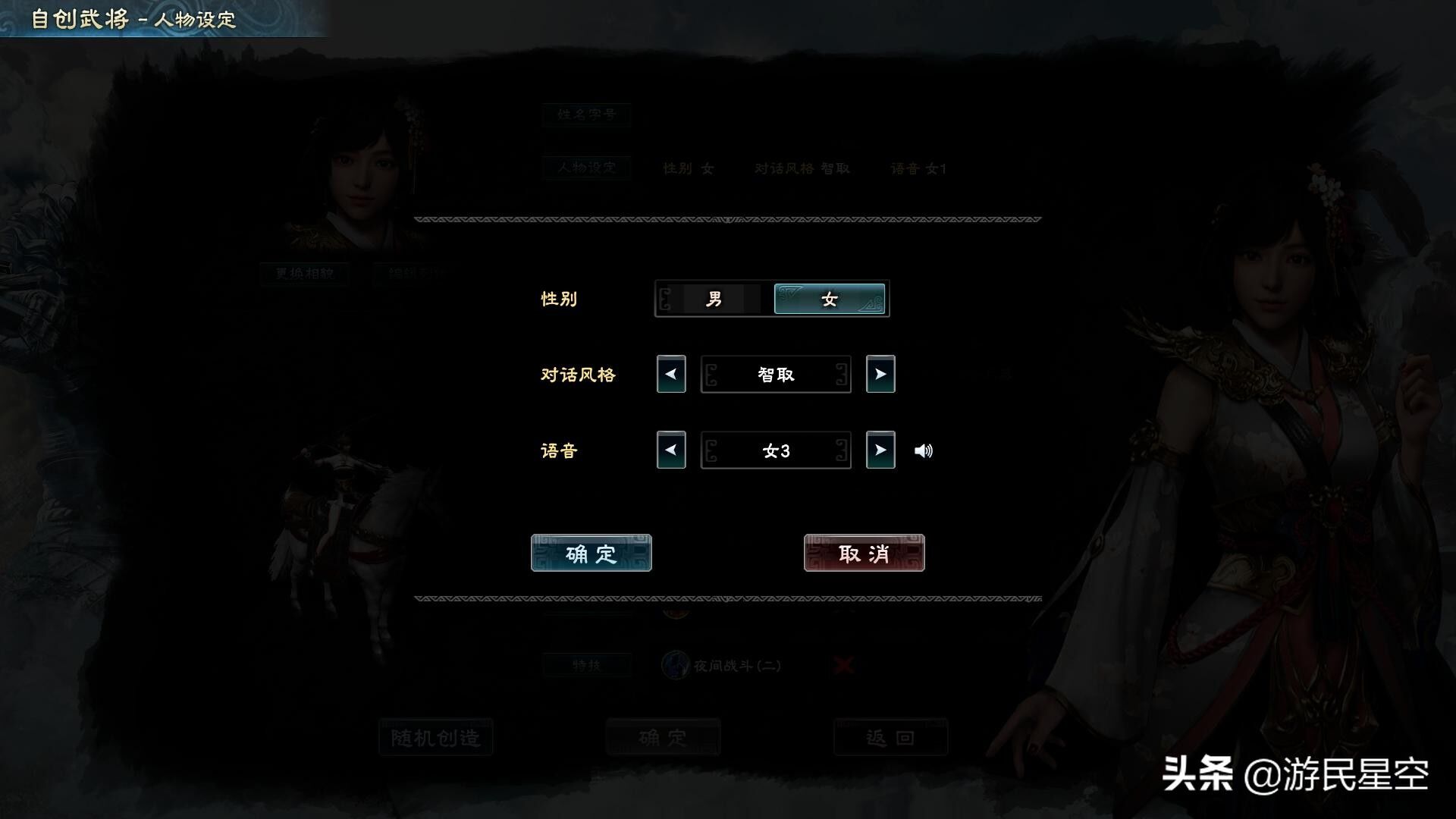Click the voice preview speaker icon

[x=924, y=450]
